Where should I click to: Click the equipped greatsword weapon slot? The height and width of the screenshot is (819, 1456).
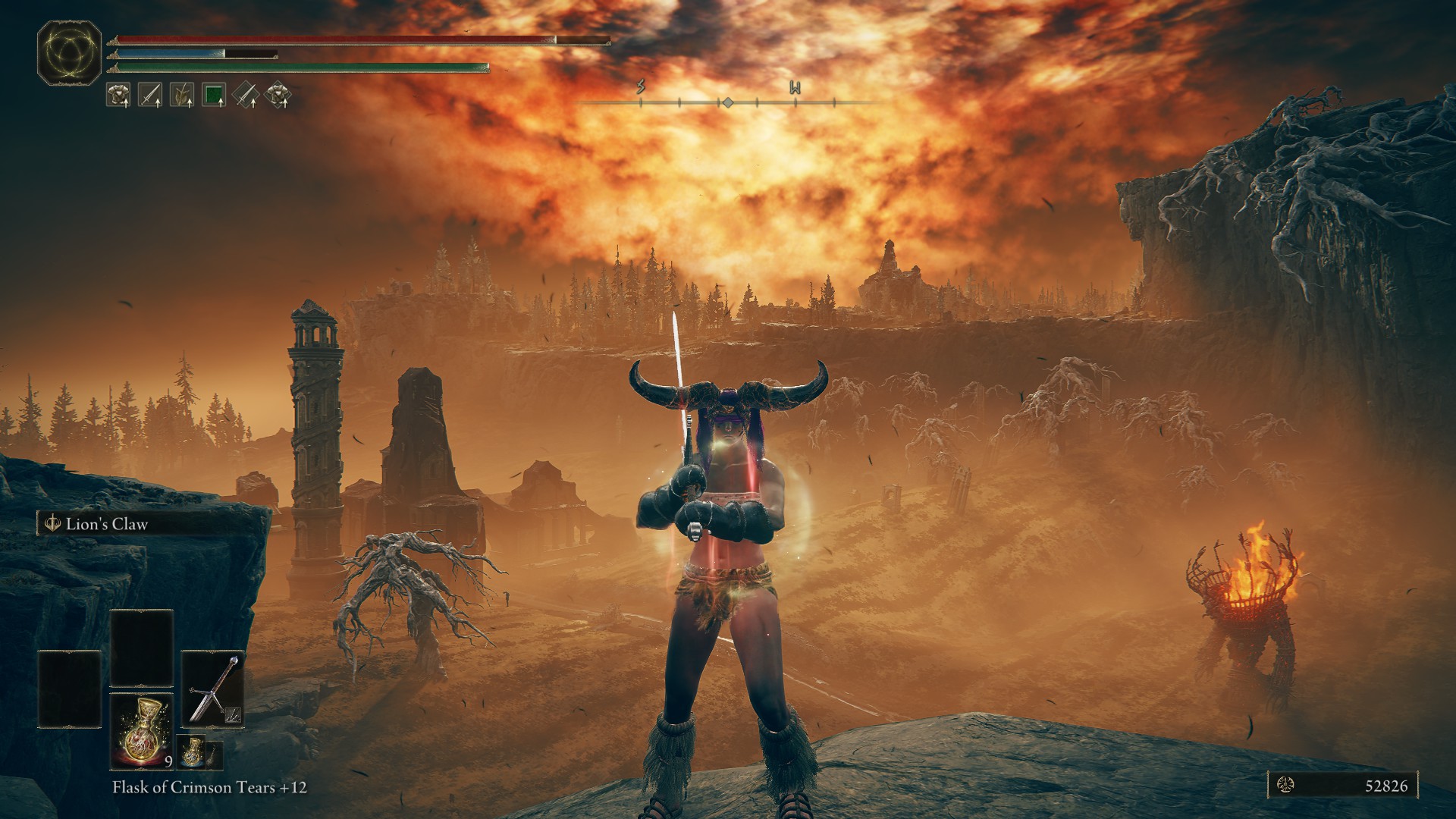tap(213, 689)
